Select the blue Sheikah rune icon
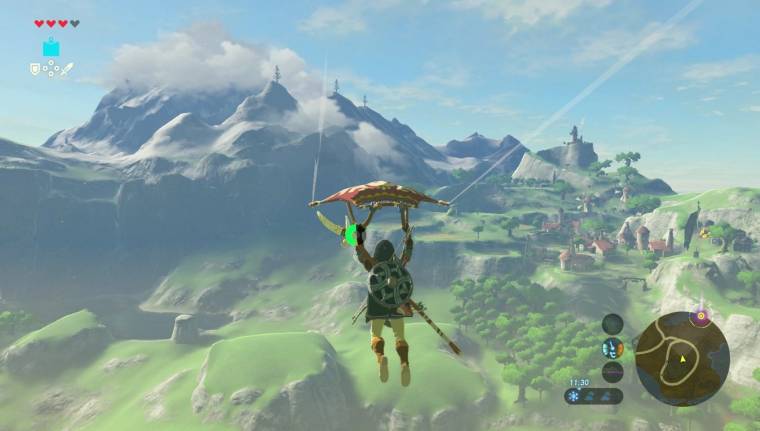This screenshot has width=760, height=431. tap(51, 47)
